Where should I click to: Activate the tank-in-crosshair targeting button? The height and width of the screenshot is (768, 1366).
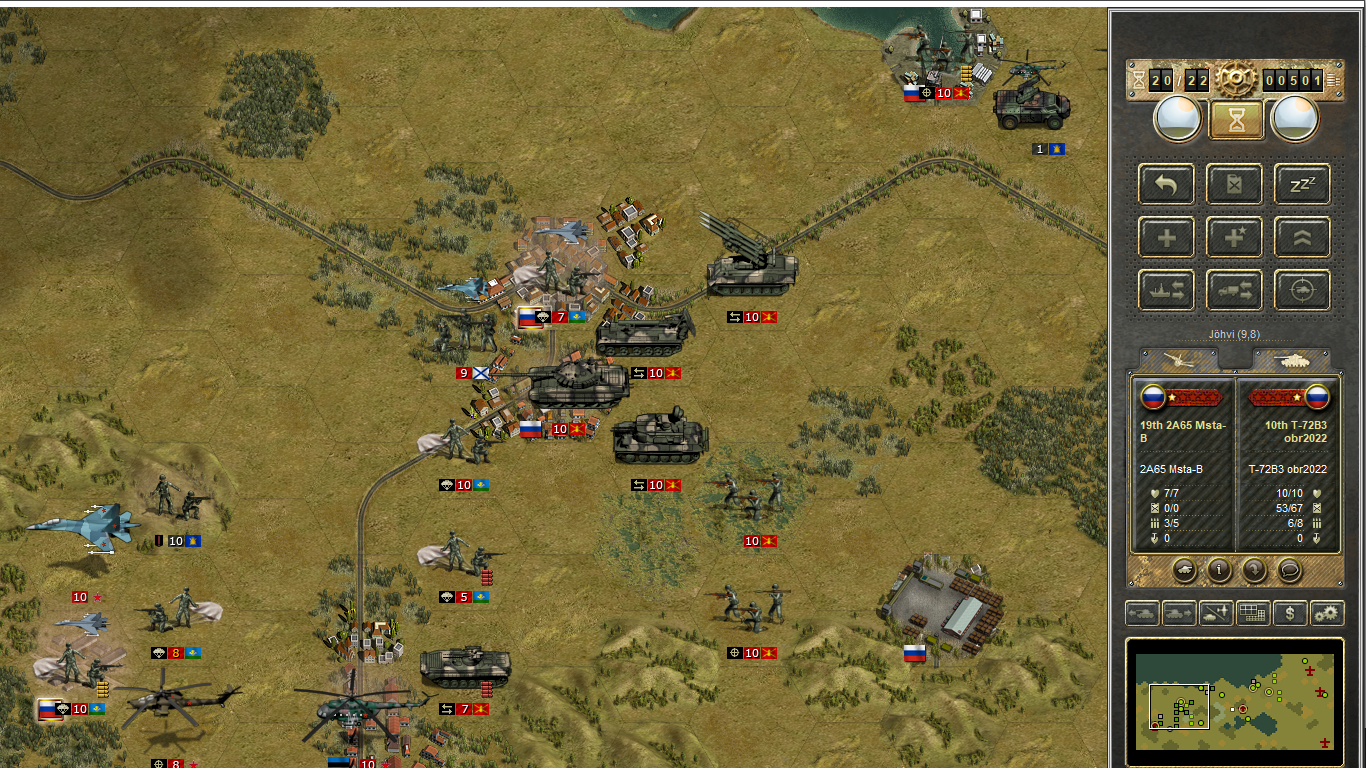(x=1302, y=290)
